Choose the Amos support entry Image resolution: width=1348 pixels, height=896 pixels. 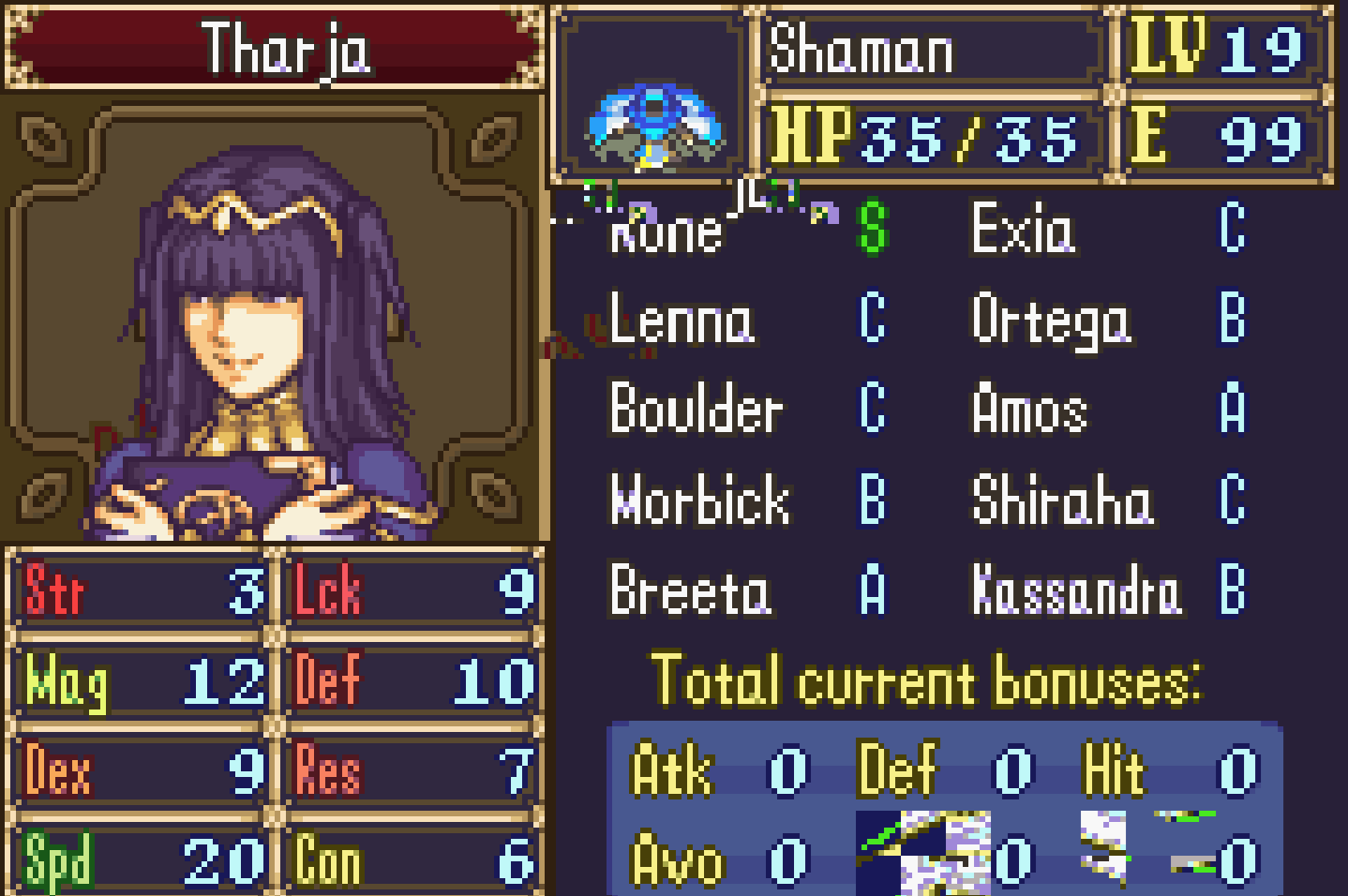click(1029, 410)
